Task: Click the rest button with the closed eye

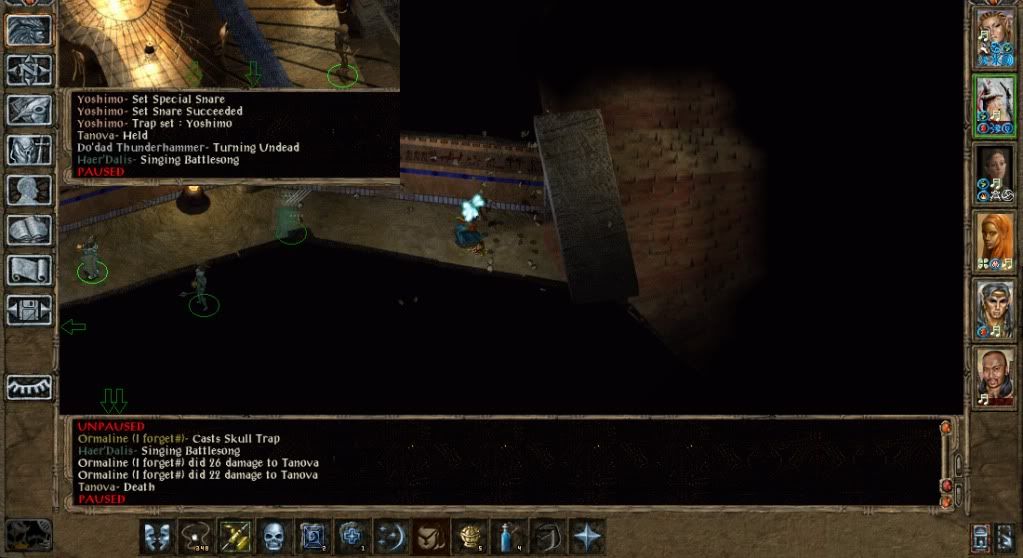Action: click(x=29, y=387)
